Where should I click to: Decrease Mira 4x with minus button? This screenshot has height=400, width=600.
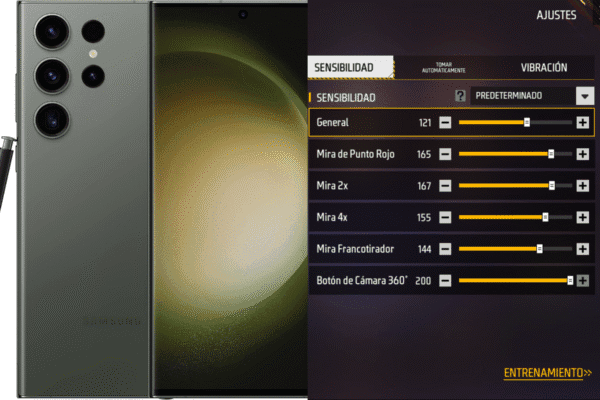(445, 217)
